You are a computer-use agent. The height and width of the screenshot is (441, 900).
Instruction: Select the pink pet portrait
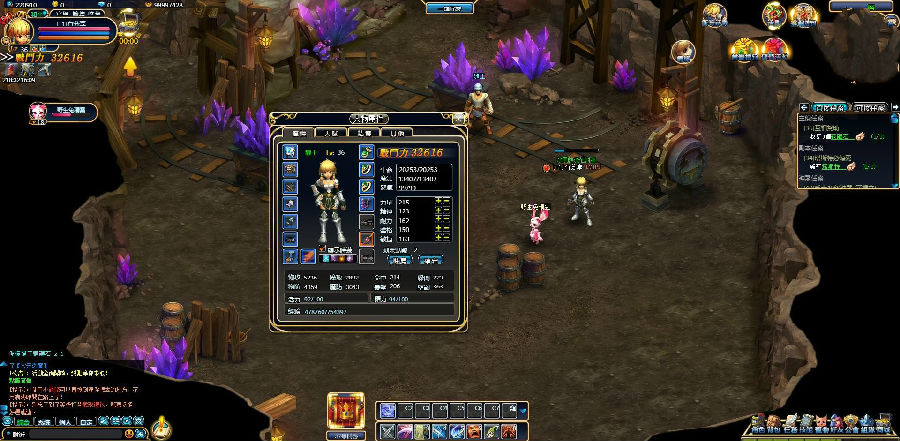(39, 111)
